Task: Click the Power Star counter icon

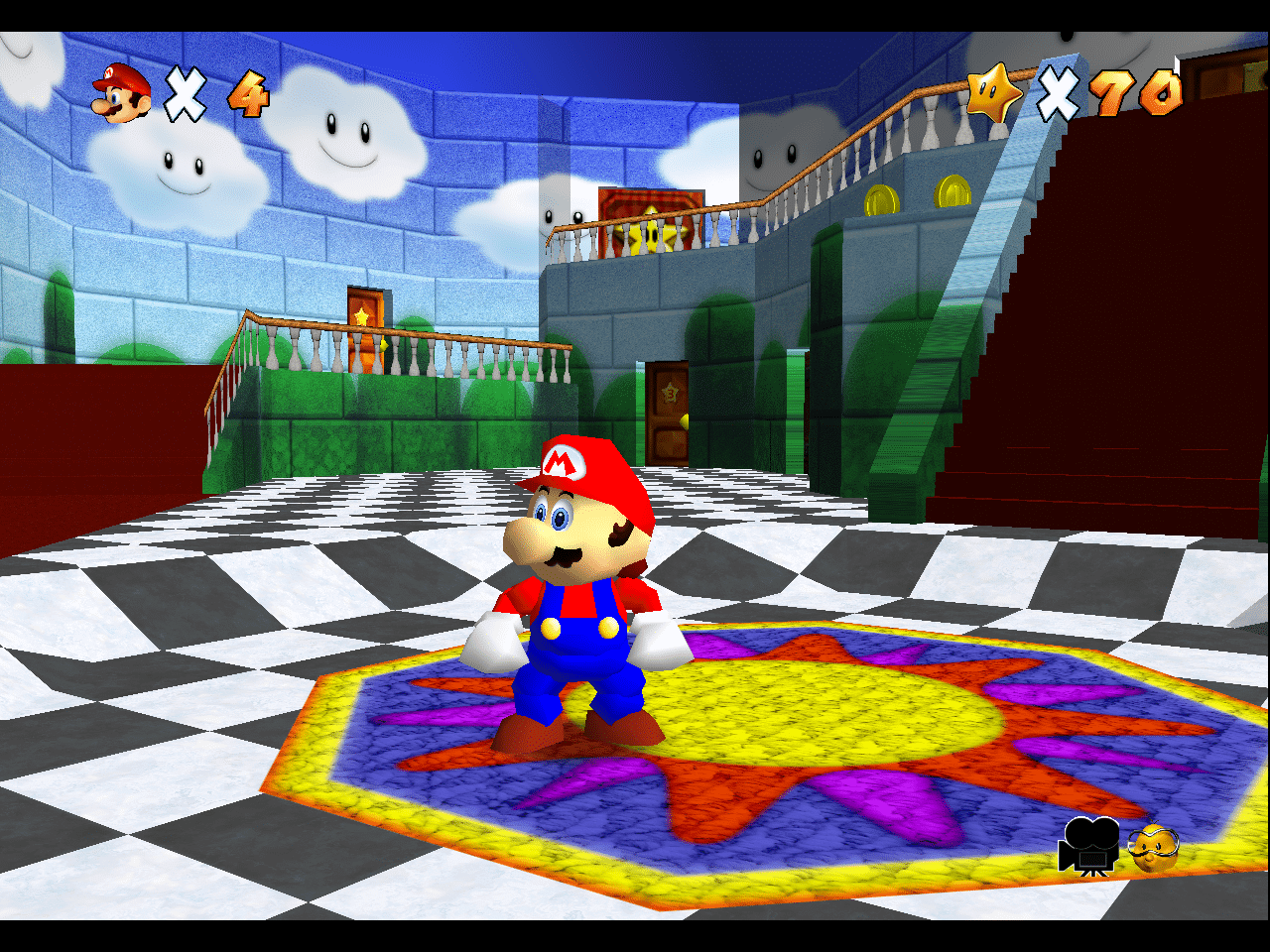Action: tap(993, 93)
